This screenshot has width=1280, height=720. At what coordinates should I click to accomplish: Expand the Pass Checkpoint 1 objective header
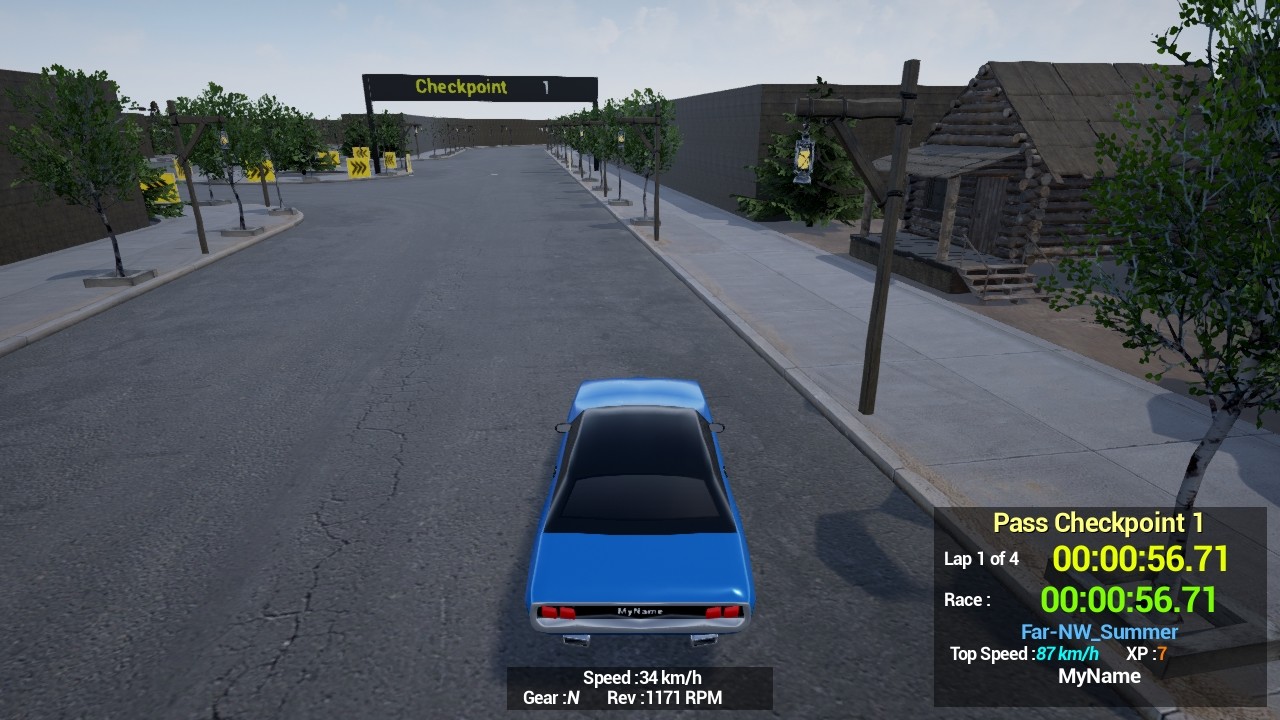tap(1098, 523)
